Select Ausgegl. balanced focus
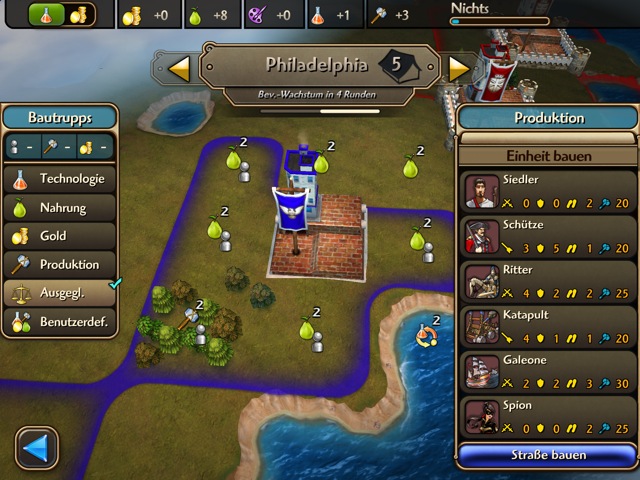Viewport: 640px width, 480px height. pos(60,293)
